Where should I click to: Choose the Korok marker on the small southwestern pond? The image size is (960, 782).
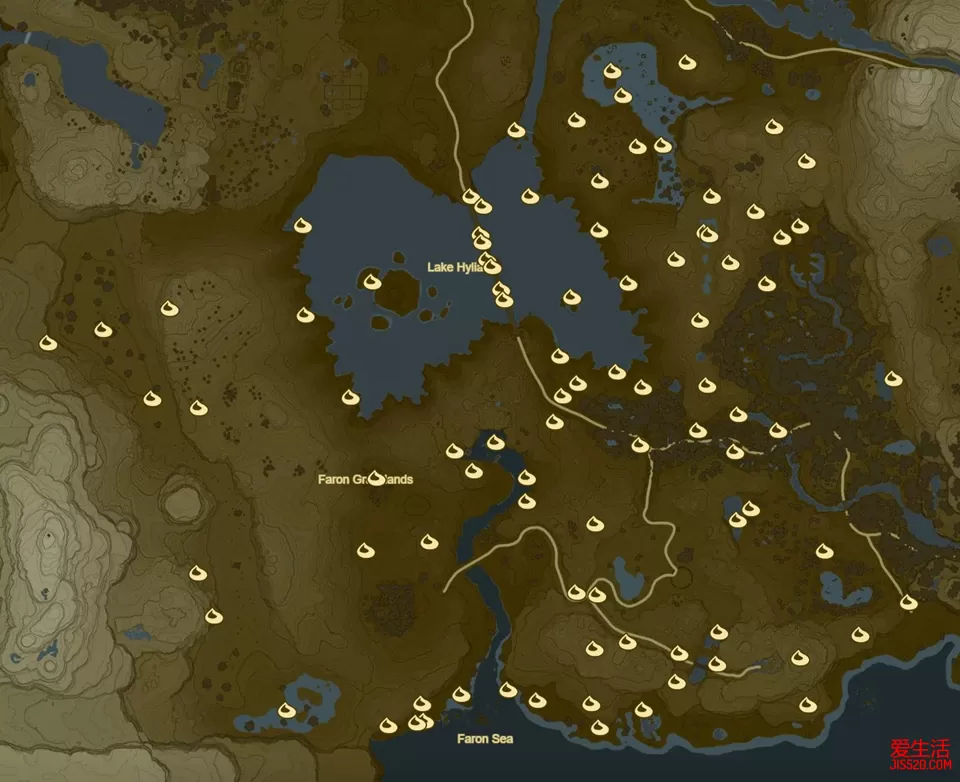point(287,710)
